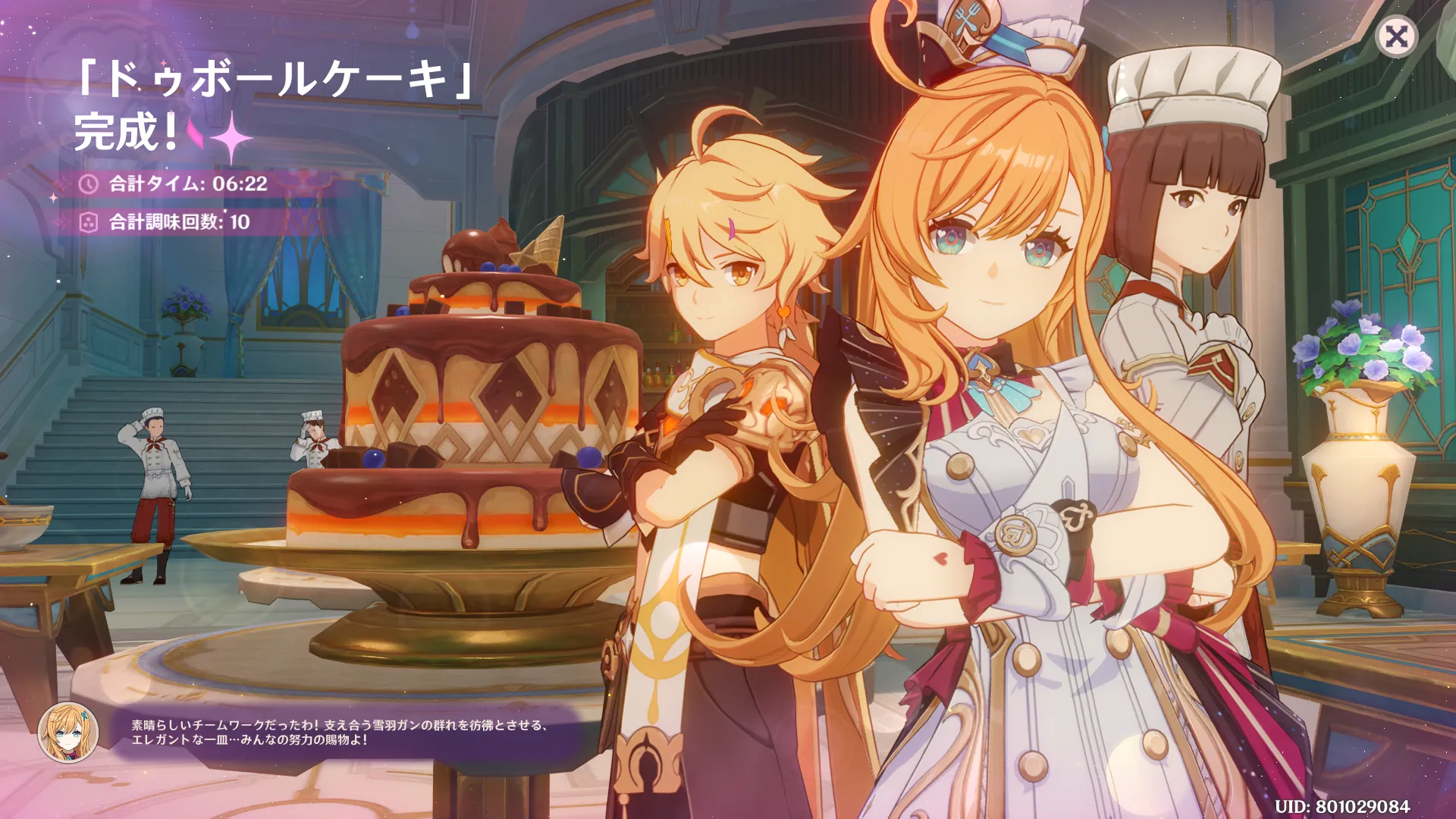Close the cake completion results screen

click(1396, 36)
